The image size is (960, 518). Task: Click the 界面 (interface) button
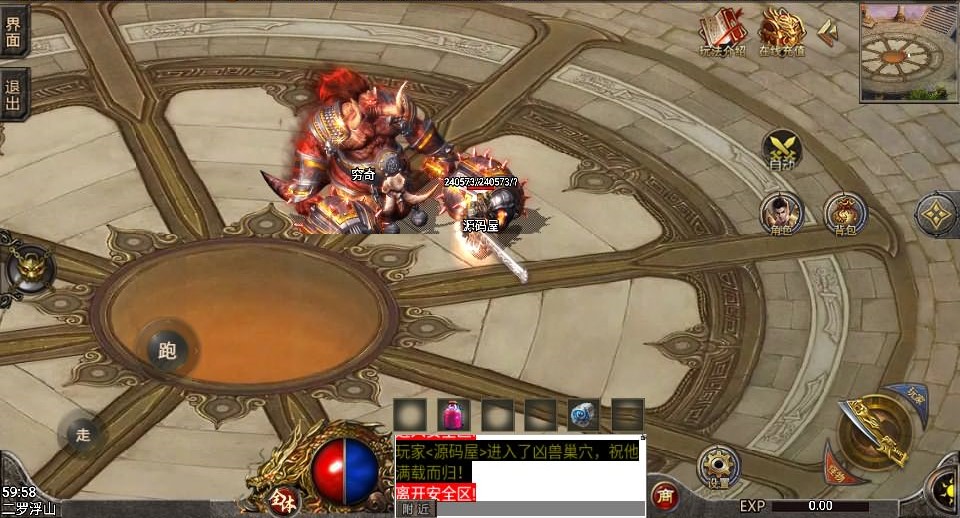pyautogui.click(x=14, y=32)
